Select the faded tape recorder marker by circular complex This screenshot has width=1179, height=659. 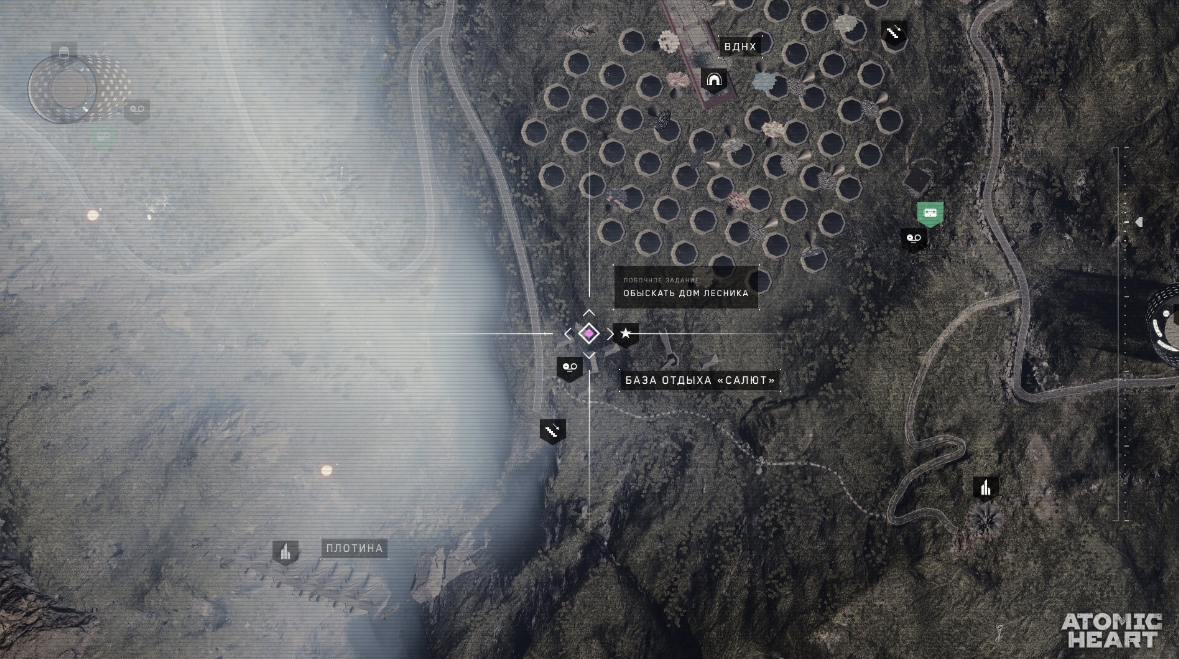pyautogui.click(x=137, y=109)
